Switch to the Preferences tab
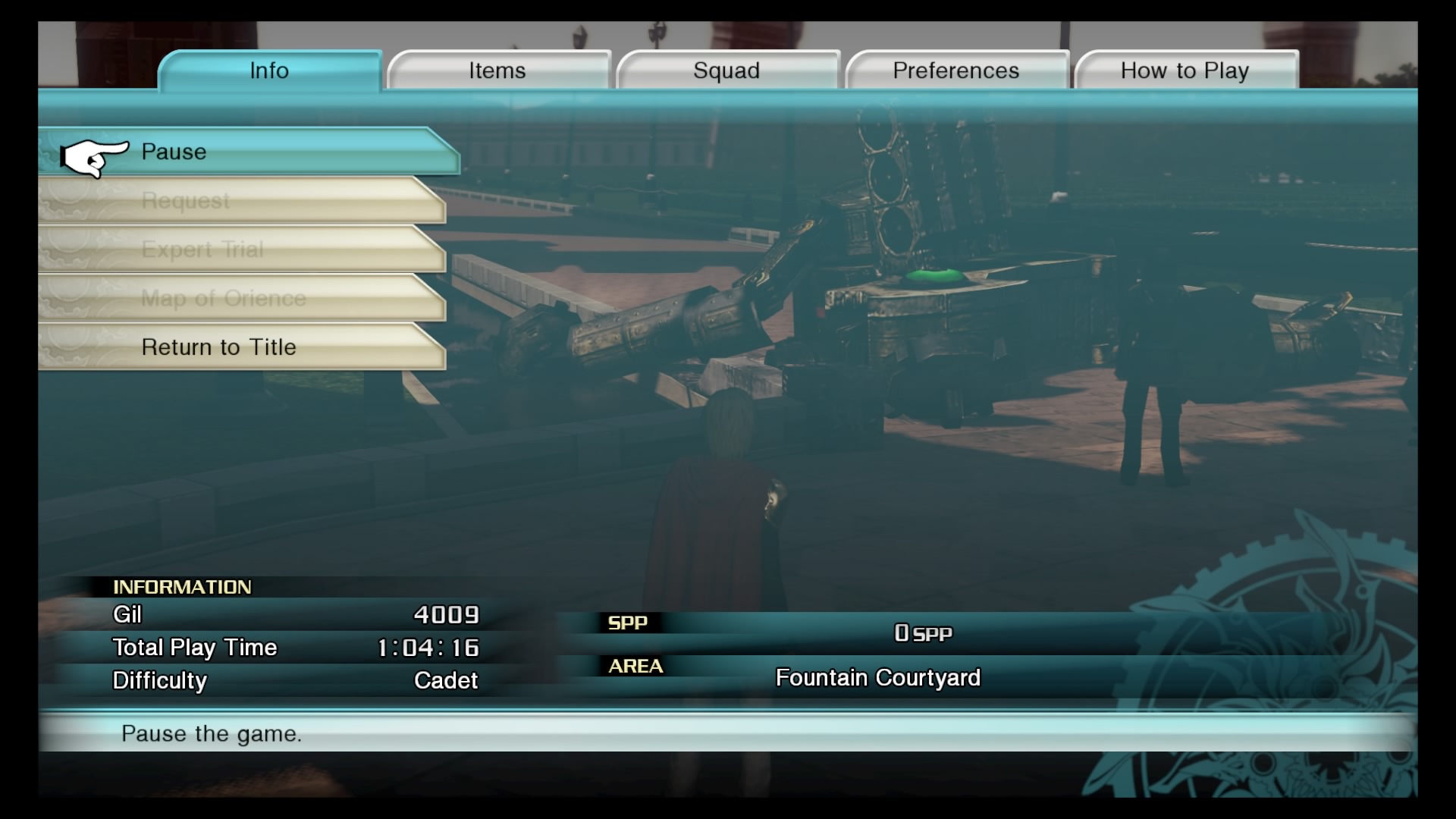The width and height of the screenshot is (1456, 819). point(956,71)
